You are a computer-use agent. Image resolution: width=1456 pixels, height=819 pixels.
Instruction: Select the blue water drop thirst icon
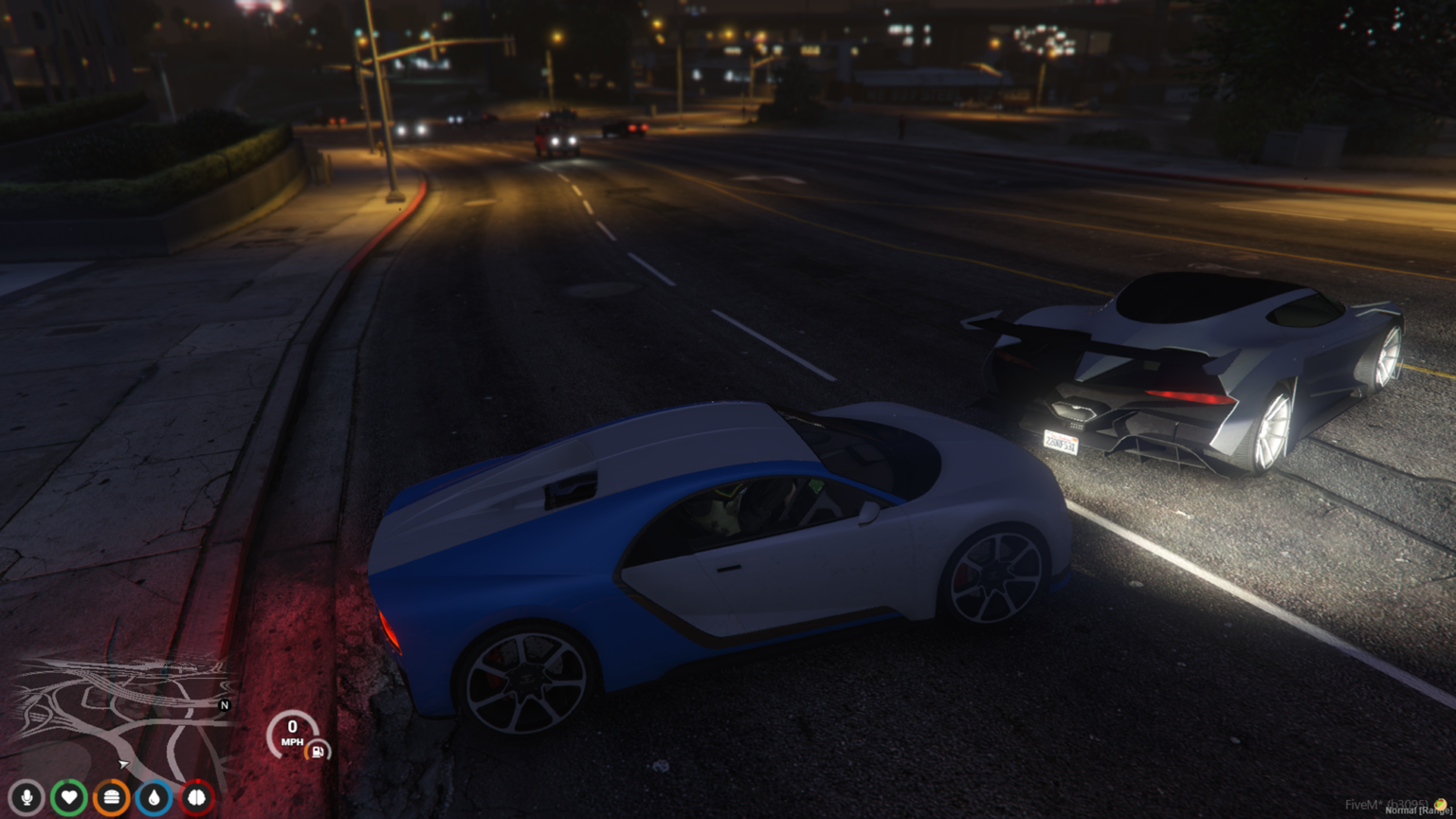(x=155, y=797)
